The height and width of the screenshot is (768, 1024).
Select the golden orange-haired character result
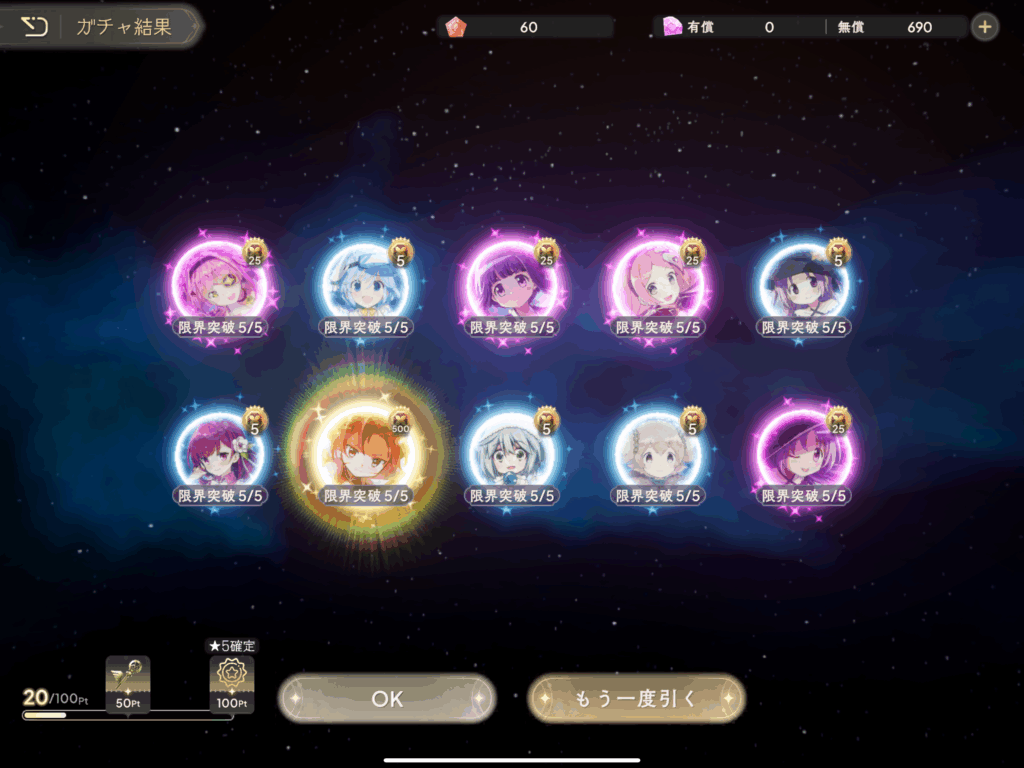[366, 453]
